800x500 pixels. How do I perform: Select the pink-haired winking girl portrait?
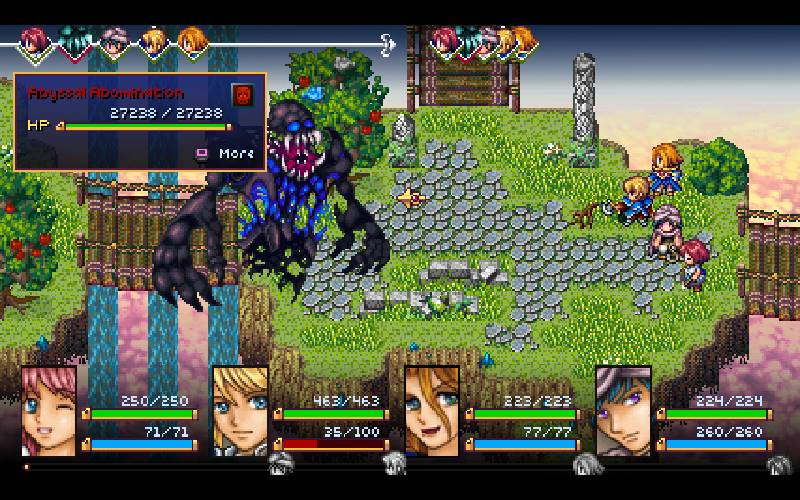click(x=48, y=410)
